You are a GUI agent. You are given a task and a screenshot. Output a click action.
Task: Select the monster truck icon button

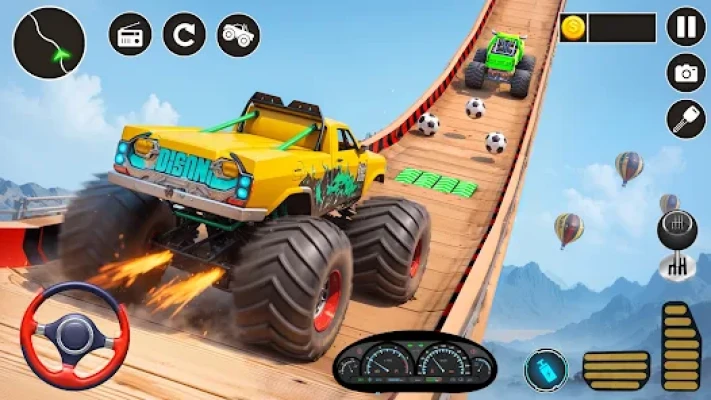click(238, 34)
